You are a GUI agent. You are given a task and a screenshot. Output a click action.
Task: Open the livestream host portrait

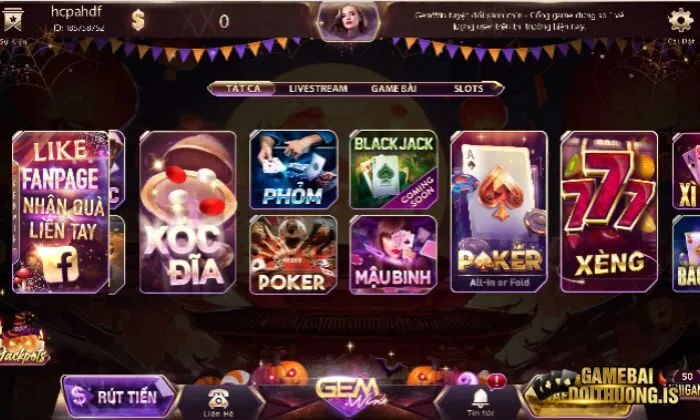pyautogui.click(x=349, y=20)
